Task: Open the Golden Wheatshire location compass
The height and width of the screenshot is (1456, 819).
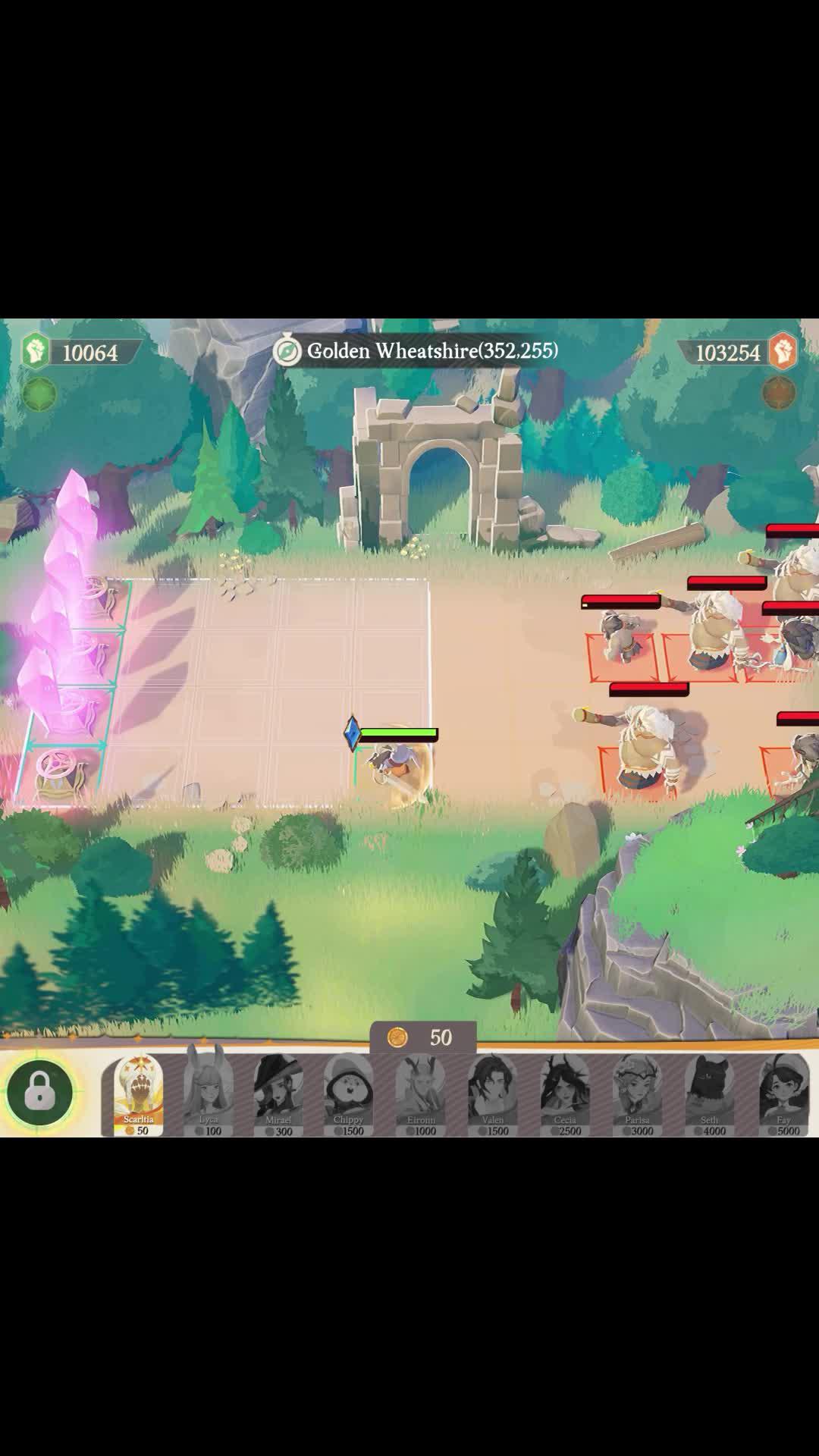Action: tap(287, 351)
